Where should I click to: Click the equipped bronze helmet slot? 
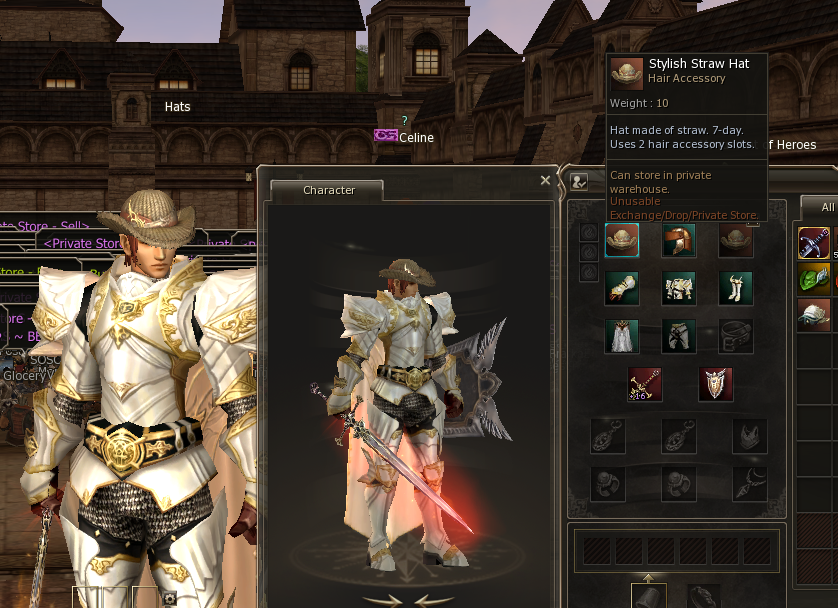pyautogui.click(x=679, y=241)
